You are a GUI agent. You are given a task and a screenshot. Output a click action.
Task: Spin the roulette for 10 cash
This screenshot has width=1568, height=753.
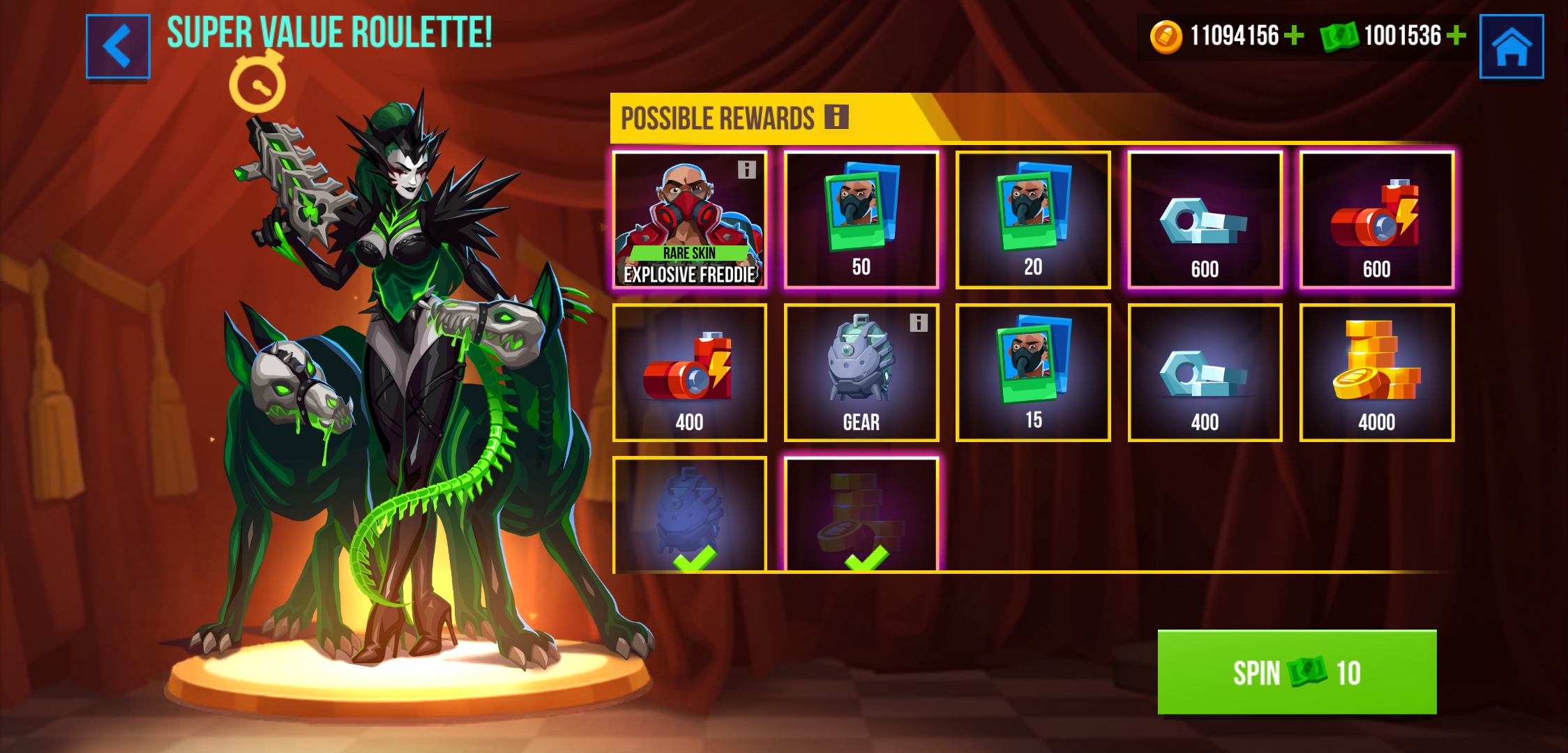1297,672
